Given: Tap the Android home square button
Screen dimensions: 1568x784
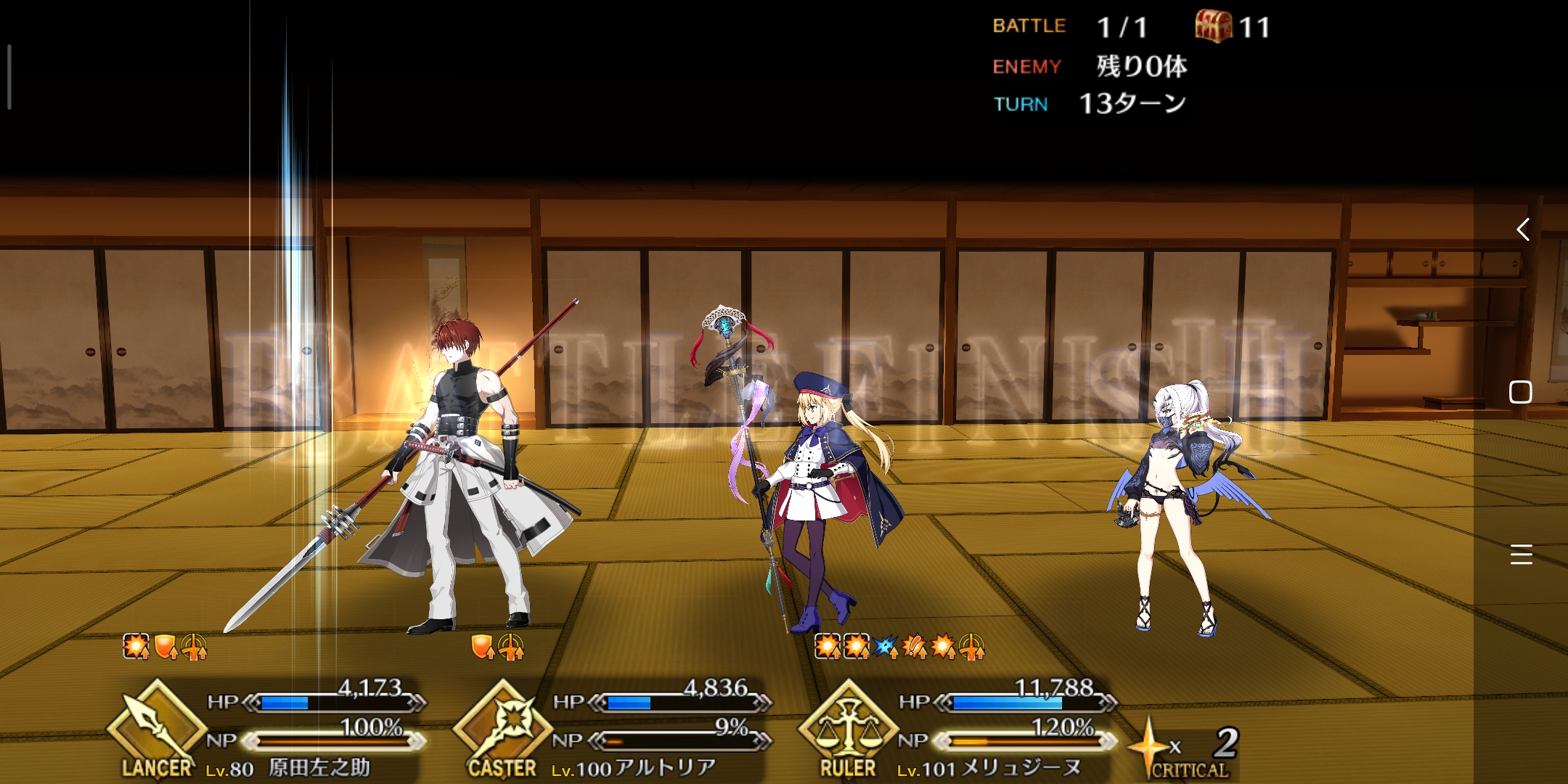Looking at the screenshot, I should coord(1521,392).
